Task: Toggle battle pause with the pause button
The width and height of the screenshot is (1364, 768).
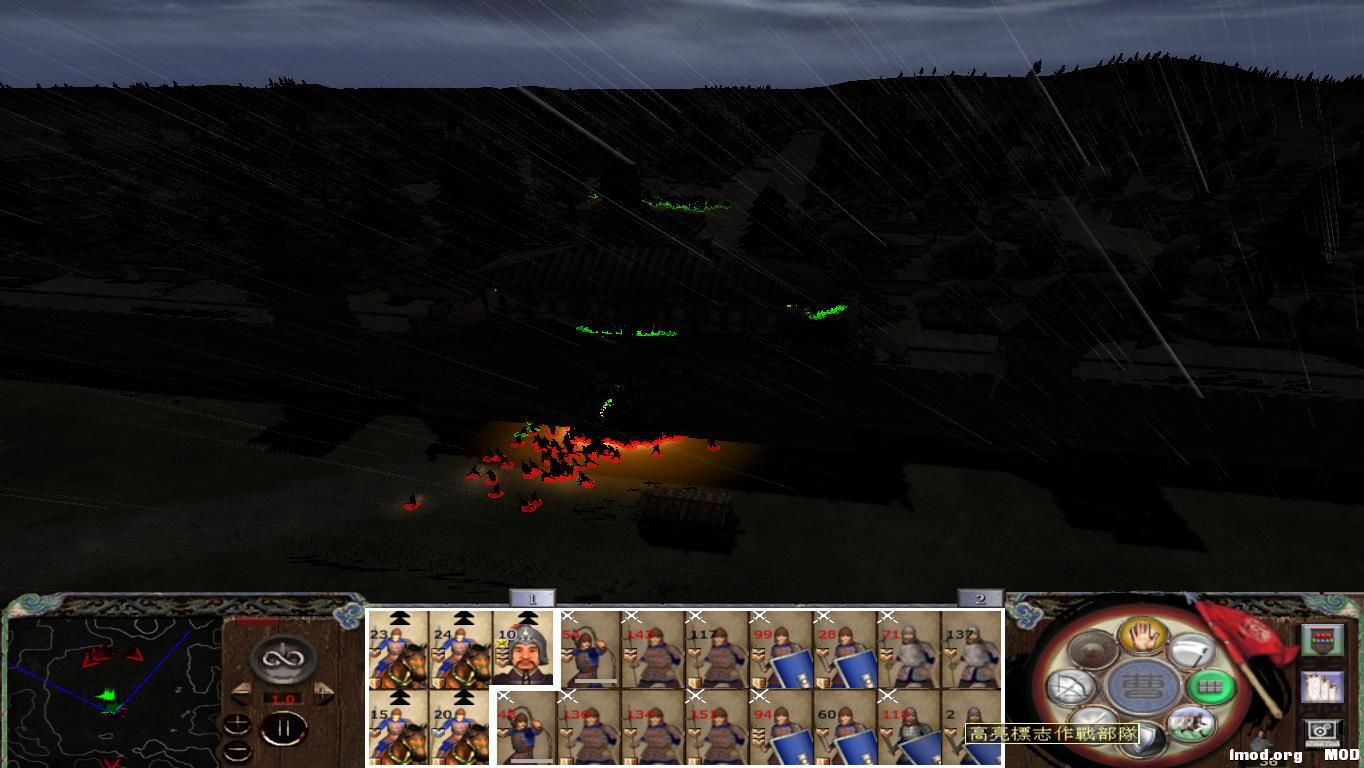Action: click(285, 726)
